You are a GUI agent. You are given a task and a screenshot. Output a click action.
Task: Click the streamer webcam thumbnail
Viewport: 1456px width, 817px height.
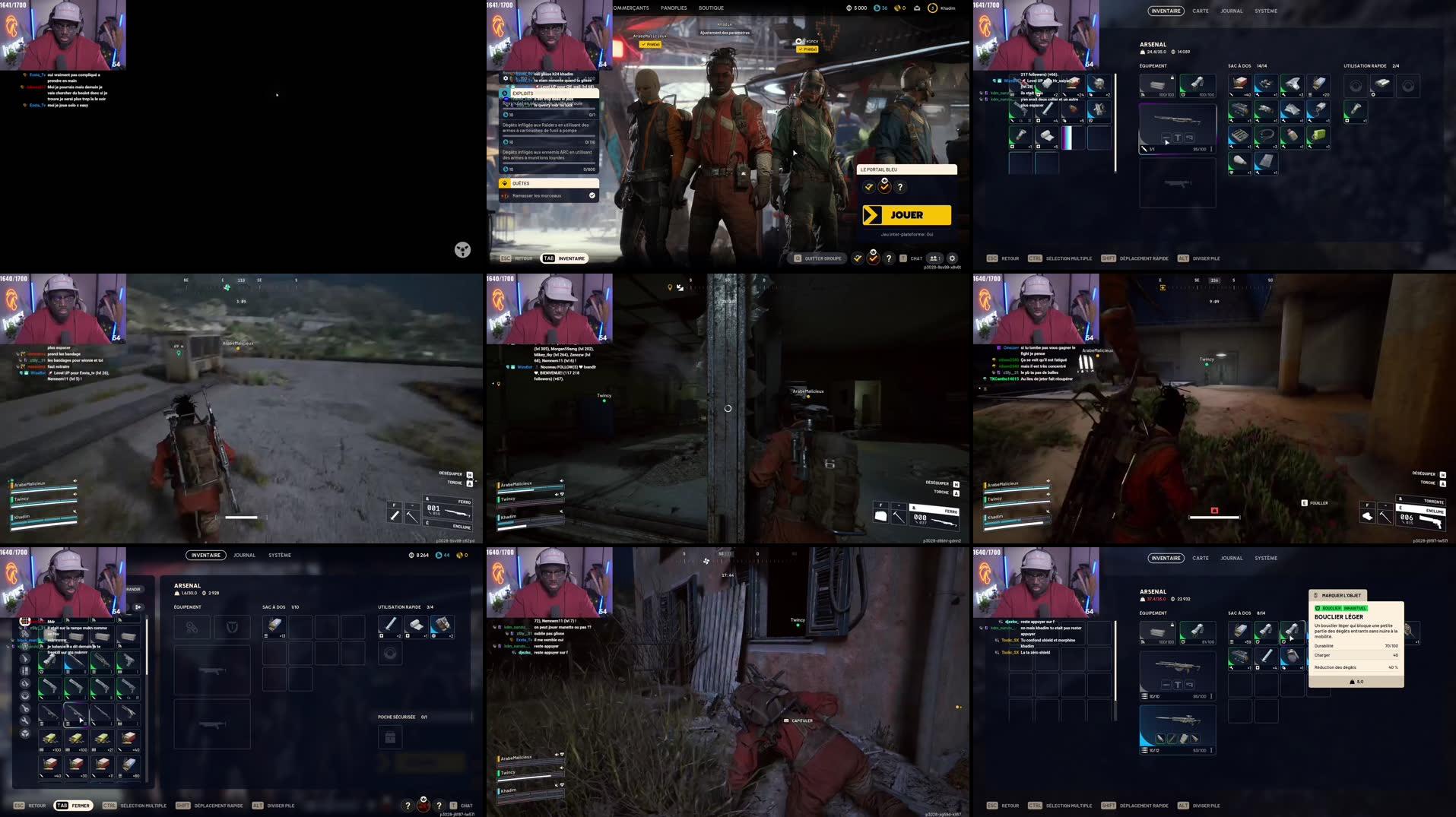click(x=65, y=36)
